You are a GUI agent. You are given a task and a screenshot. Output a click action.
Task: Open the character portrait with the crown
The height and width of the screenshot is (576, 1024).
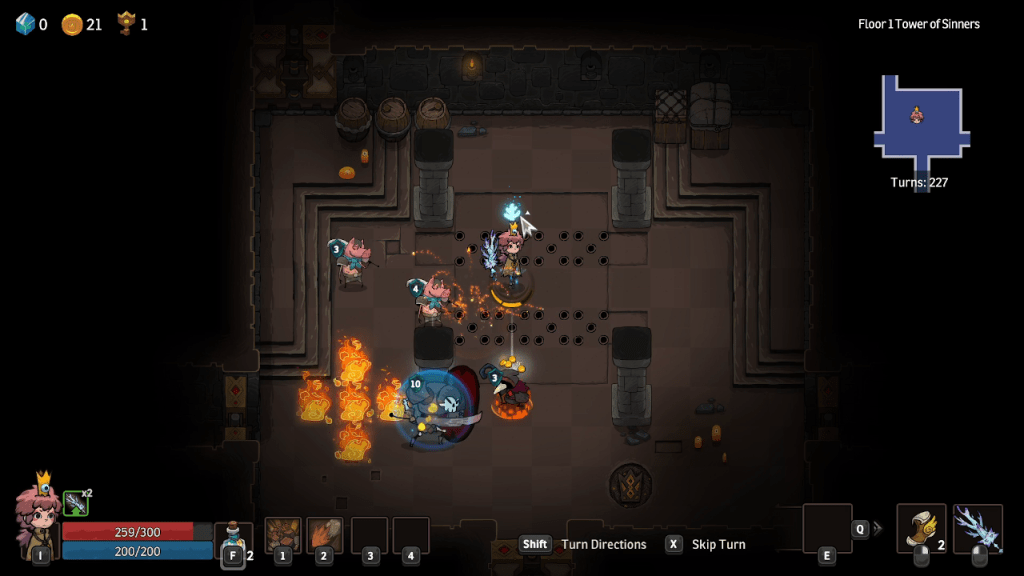38,515
